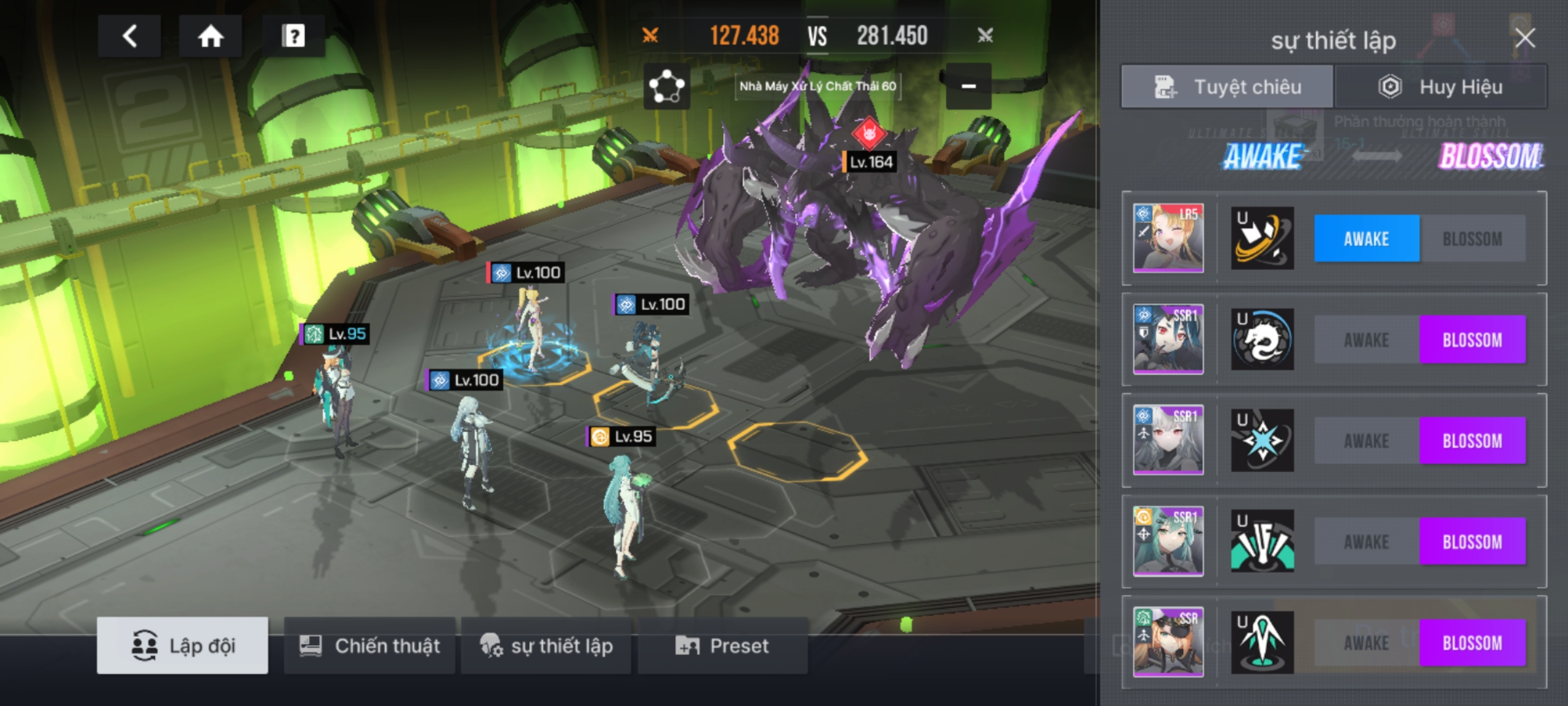The image size is (1568, 706).
Task: Go back using the arrow button
Action: click(129, 36)
